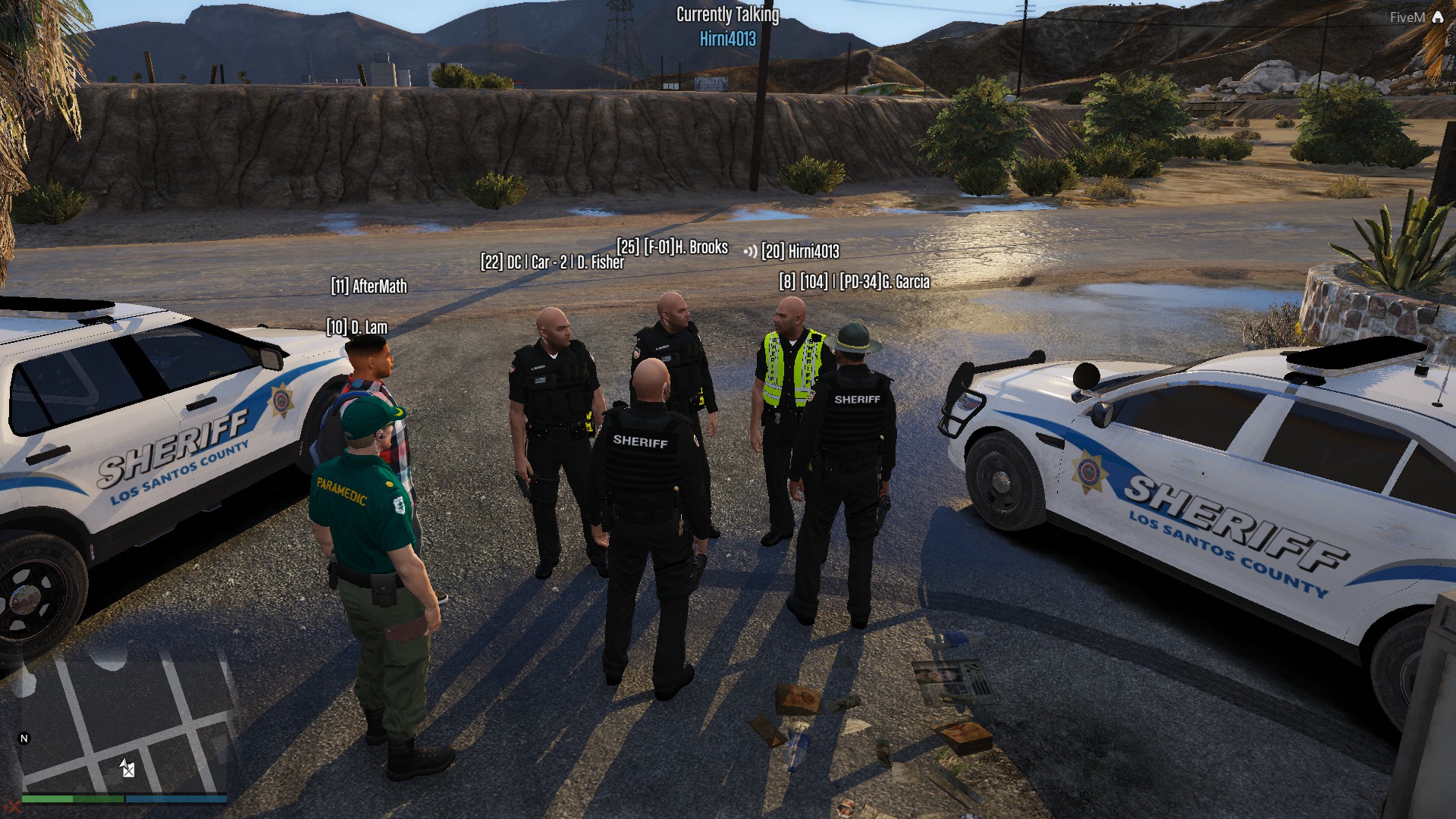The height and width of the screenshot is (819, 1456).
Task: Select the white player arrow on the minimap
Action: tap(124, 763)
